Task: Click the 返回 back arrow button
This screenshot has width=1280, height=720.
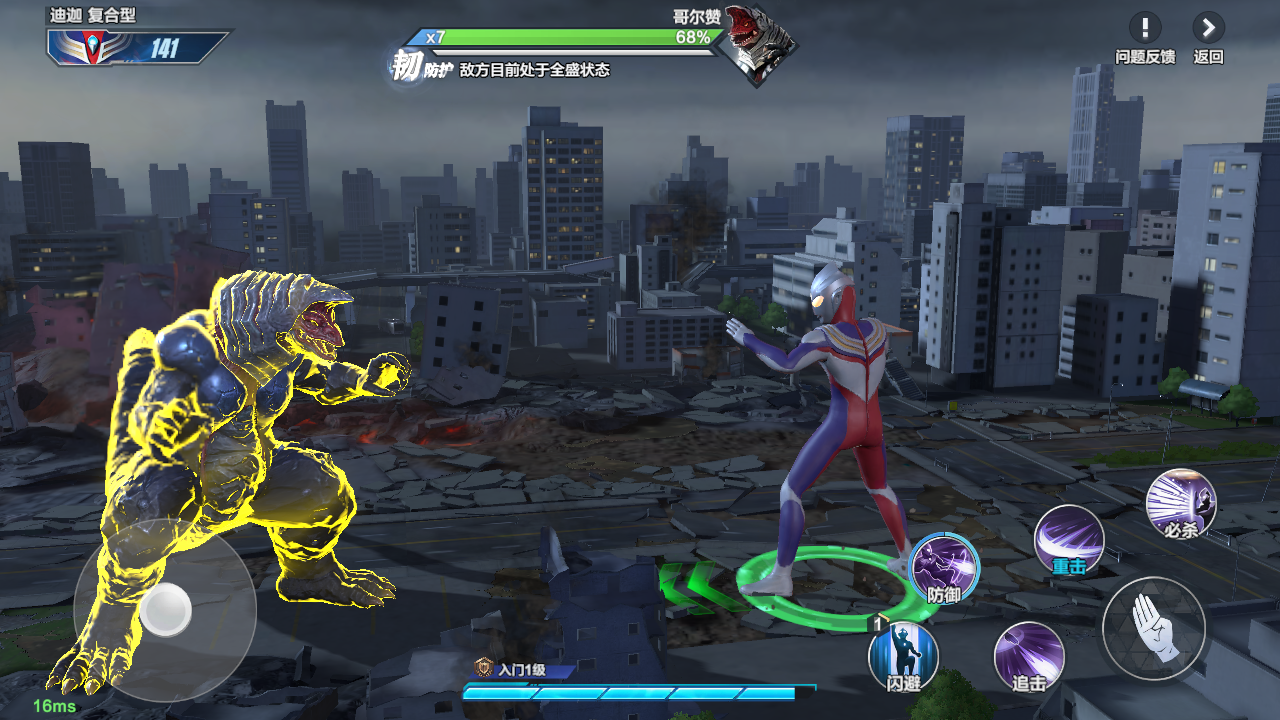Action: (1208, 28)
